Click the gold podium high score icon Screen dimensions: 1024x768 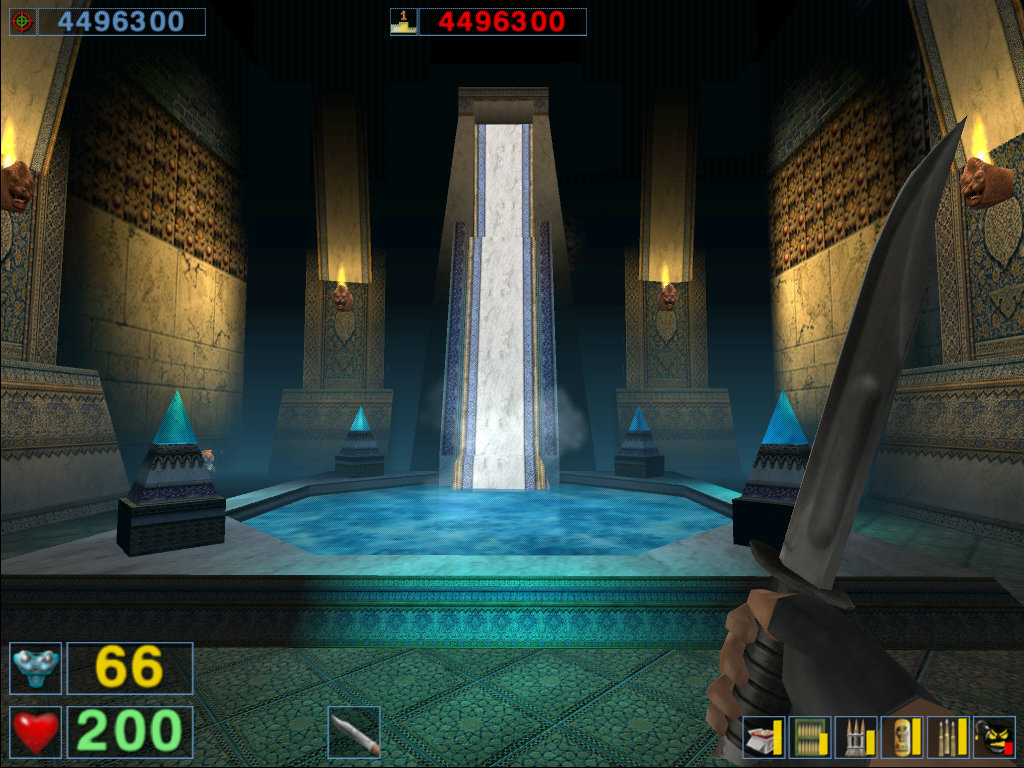tap(404, 22)
